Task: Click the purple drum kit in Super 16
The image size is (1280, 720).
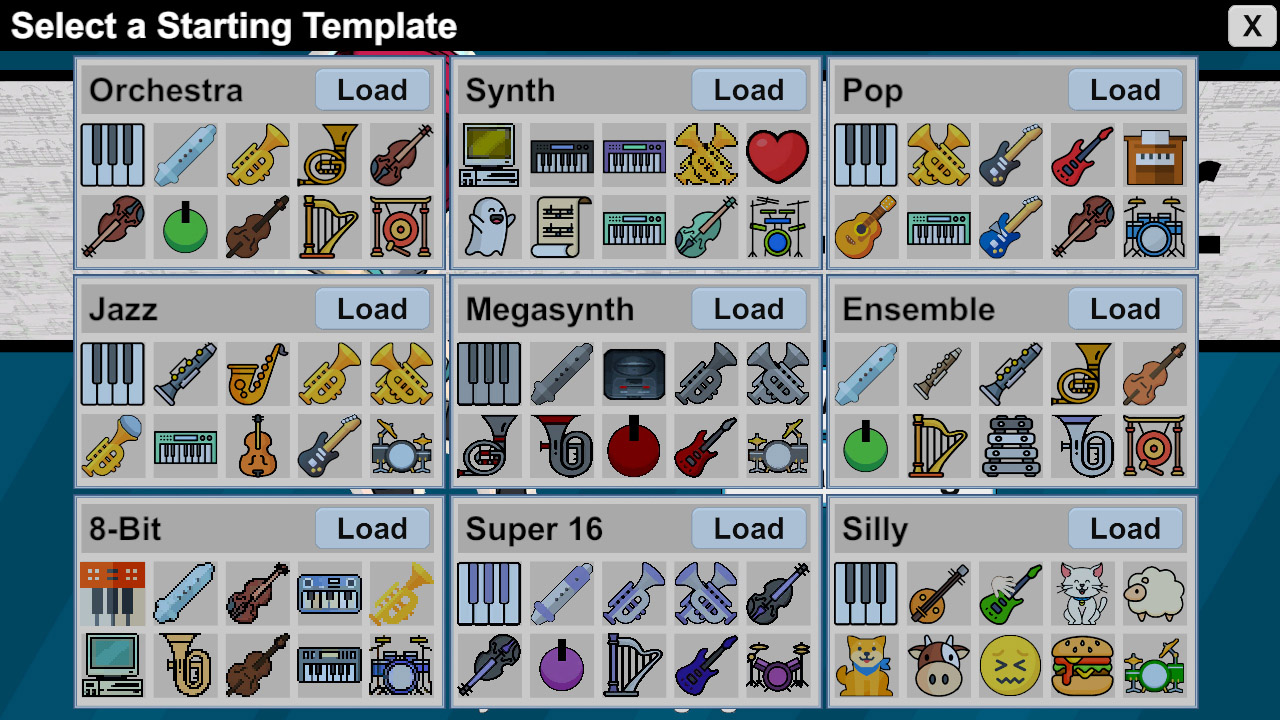Action: coord(779,666)
